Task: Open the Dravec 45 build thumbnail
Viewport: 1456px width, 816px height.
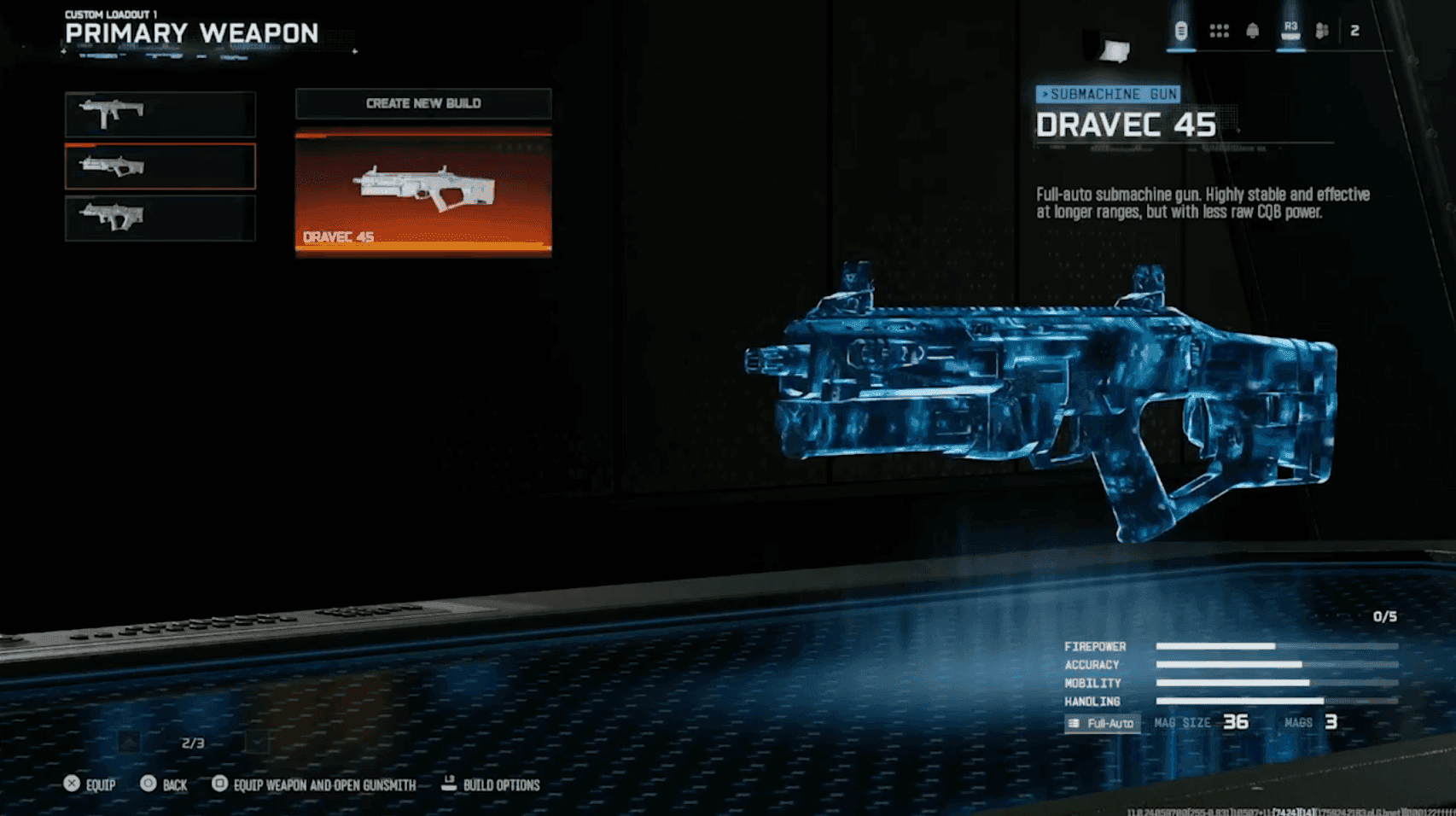Action: pyautogui.click(x=424, y=193)
